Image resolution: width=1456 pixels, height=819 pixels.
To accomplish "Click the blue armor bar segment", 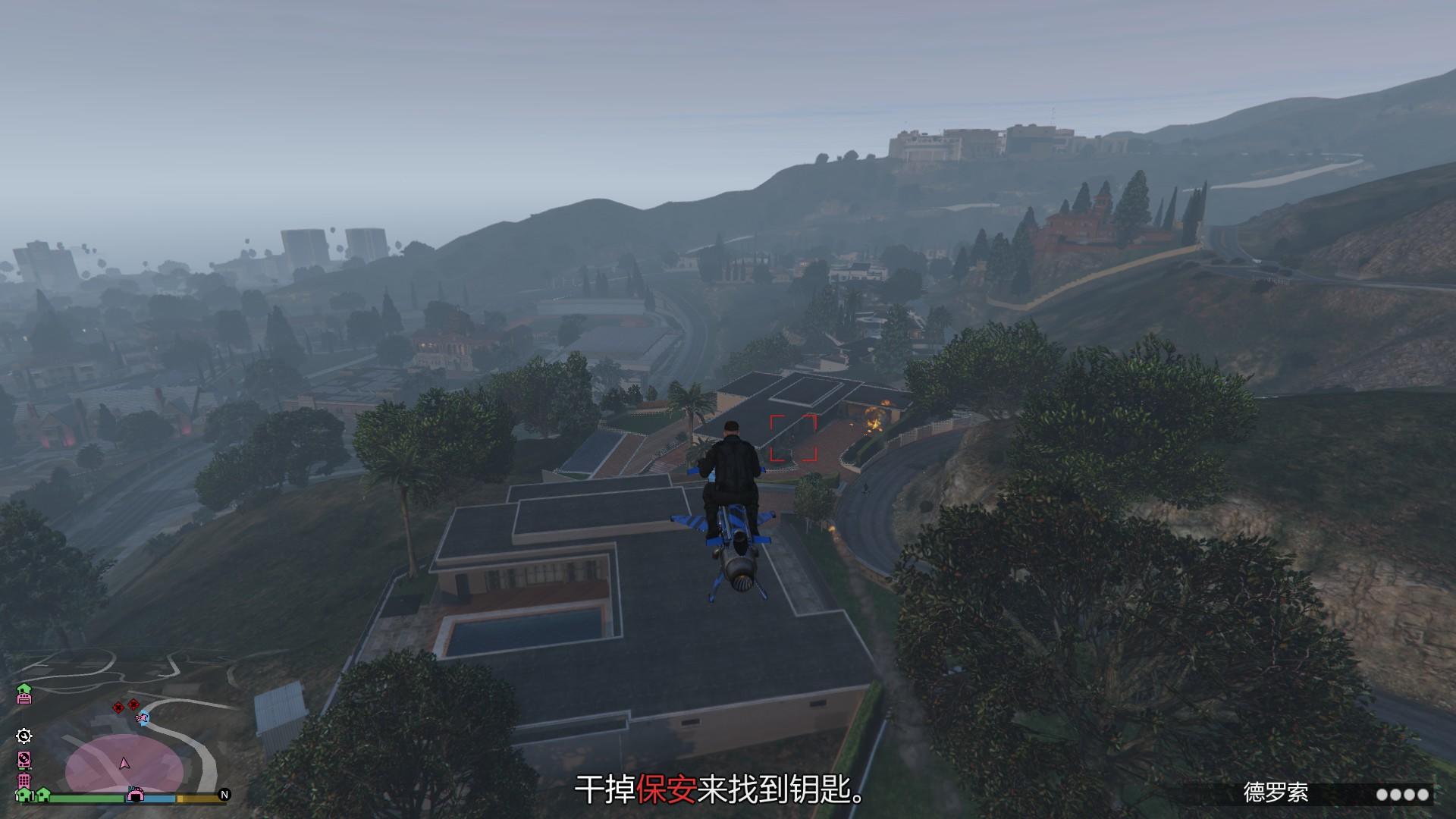I will coord(158,799).
